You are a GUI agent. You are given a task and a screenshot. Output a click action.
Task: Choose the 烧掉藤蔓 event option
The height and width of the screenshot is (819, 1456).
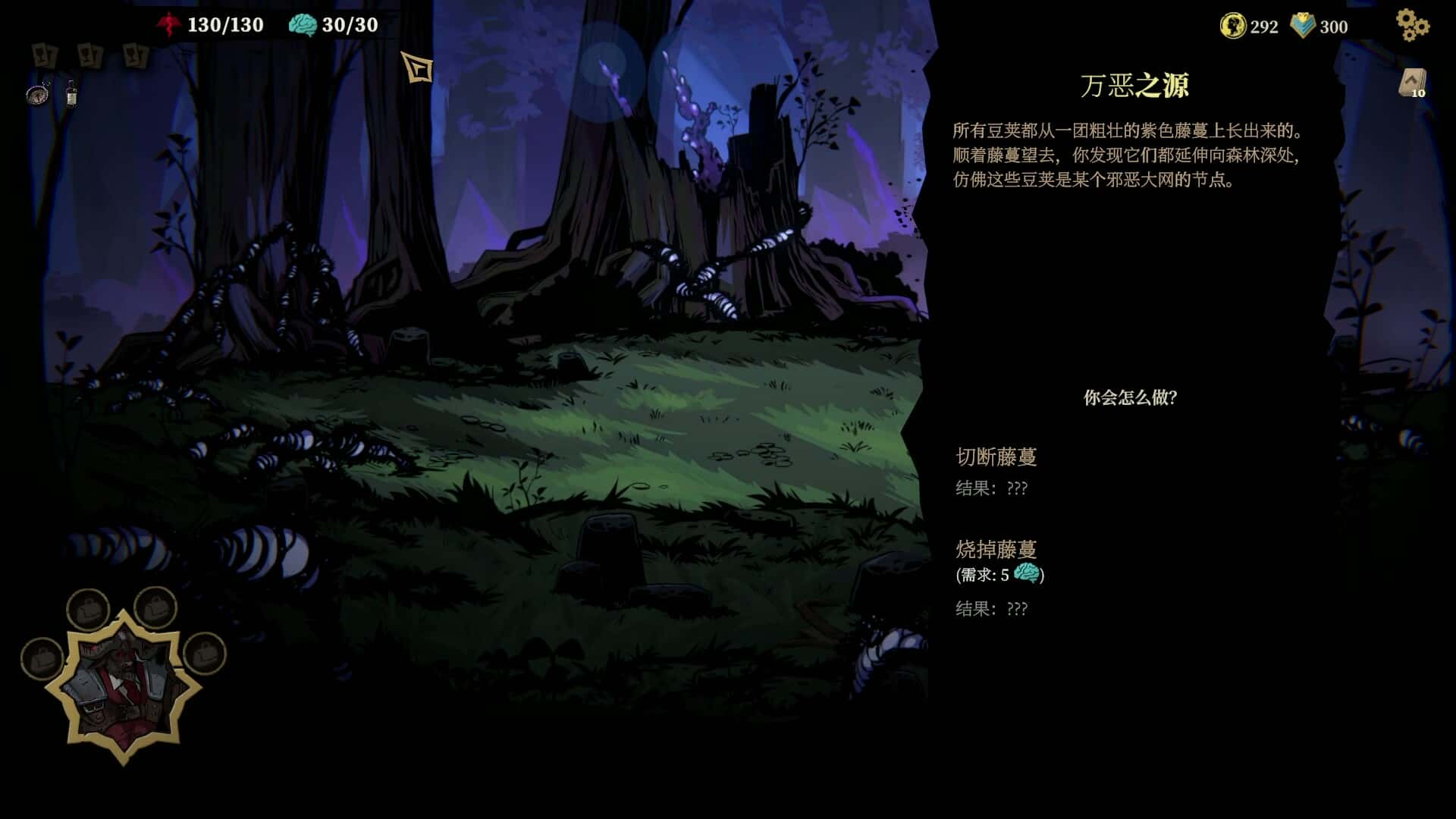pos(997,549)
